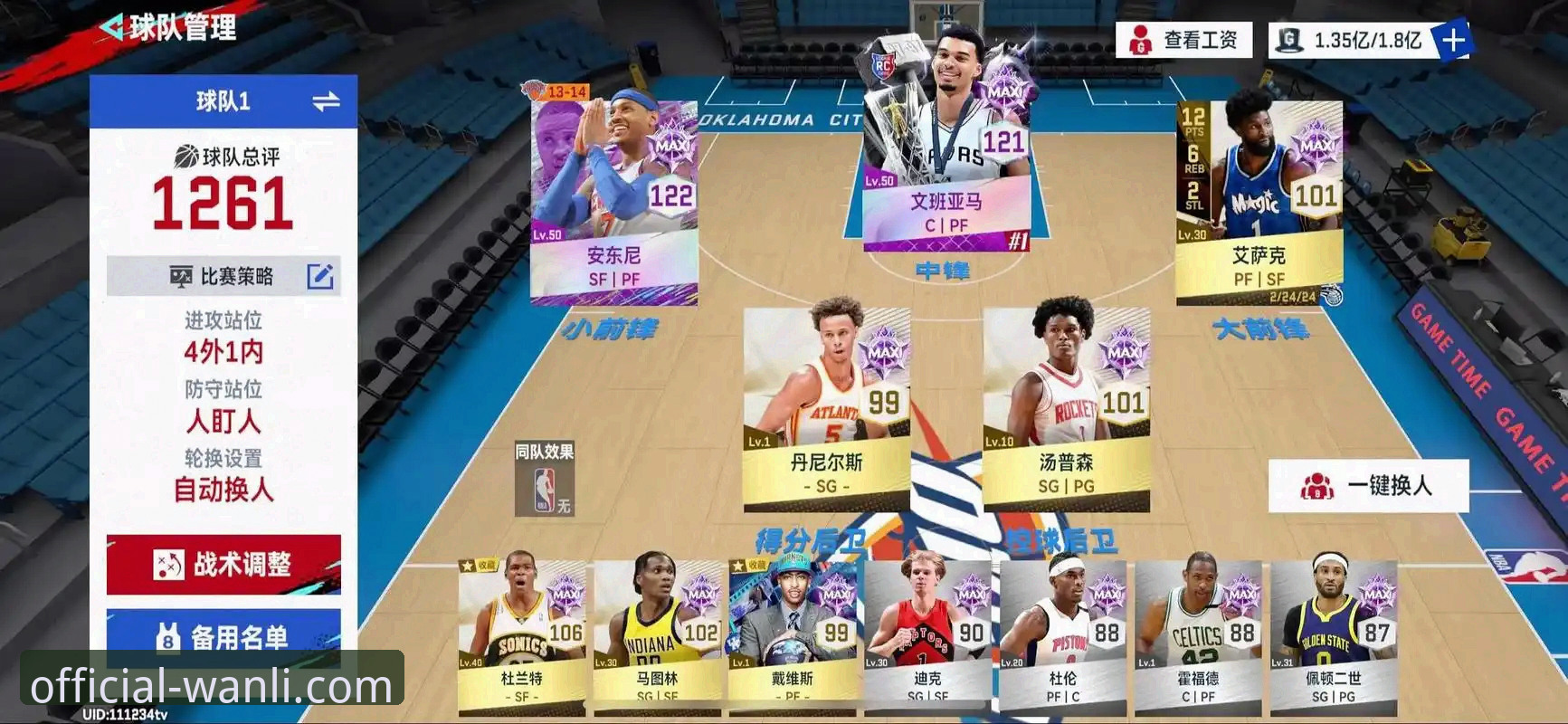Go back from 球队管理 screen
Screen dimensions: 1568x724
pos(112,28)
